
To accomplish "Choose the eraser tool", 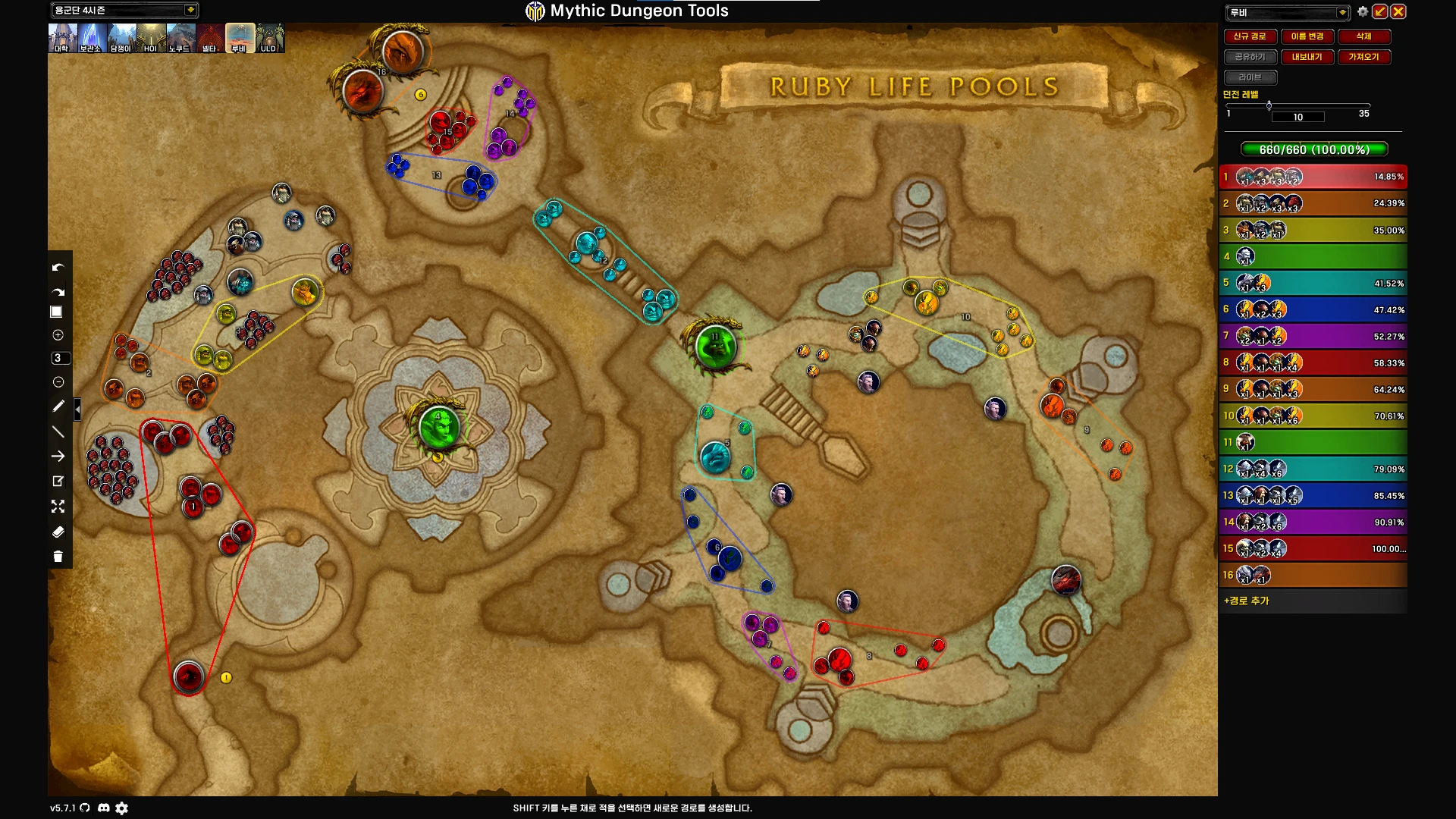I will [x=58, y=532].
